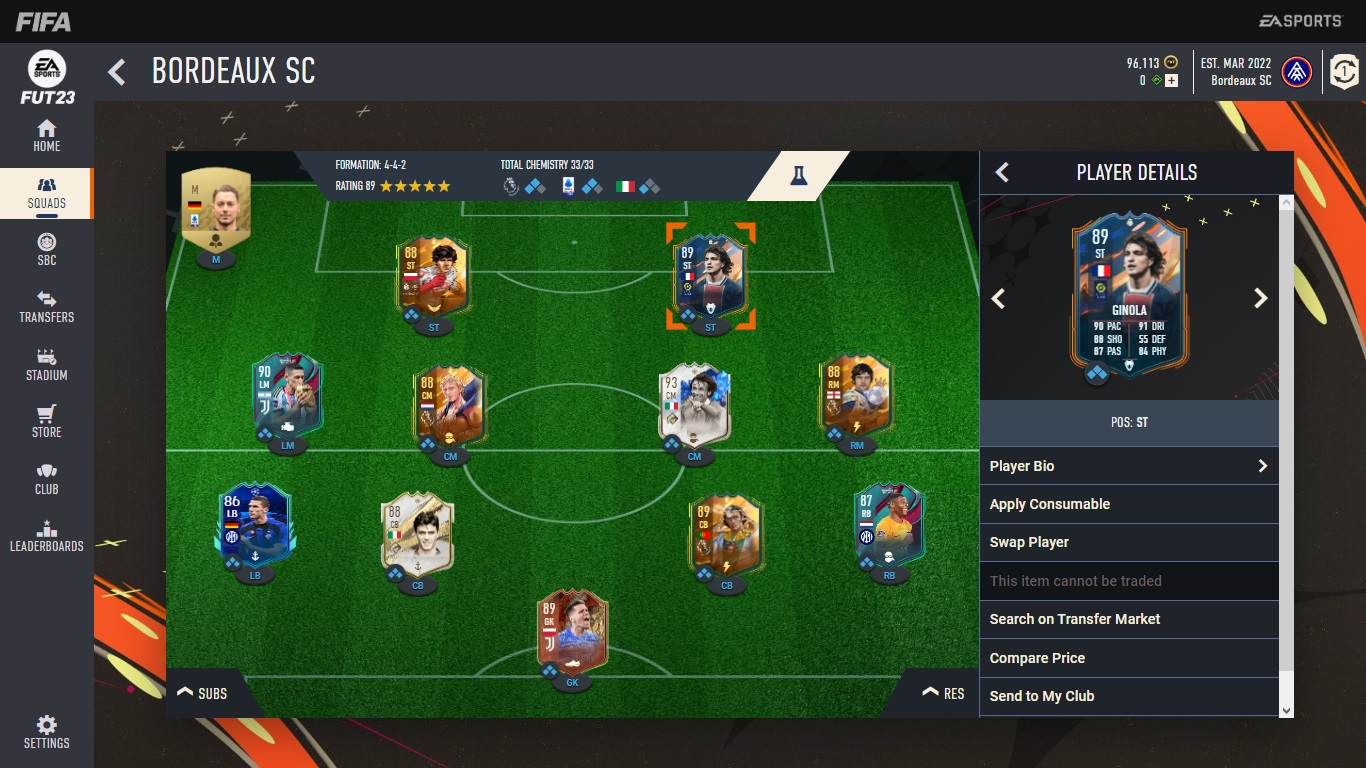Viewport: 1366px width, 768px height.
Task: Send Ginola to My Club
Action: pos(1129,696)
